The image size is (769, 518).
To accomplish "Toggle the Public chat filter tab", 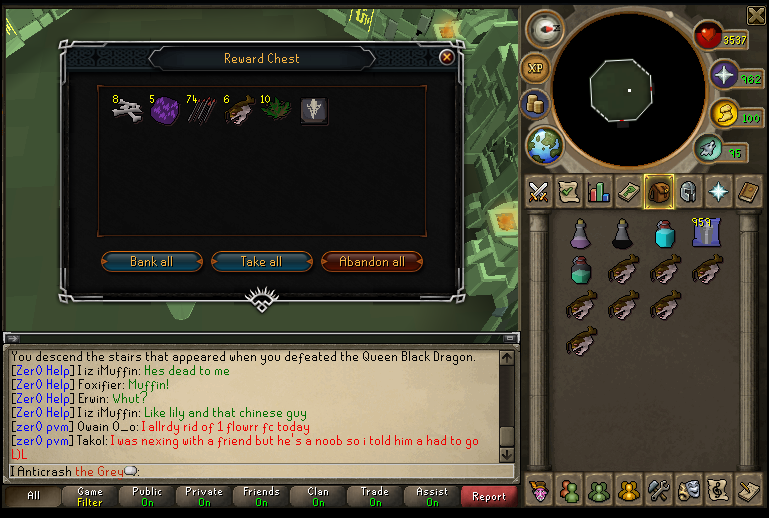I will tap(147, 496).
